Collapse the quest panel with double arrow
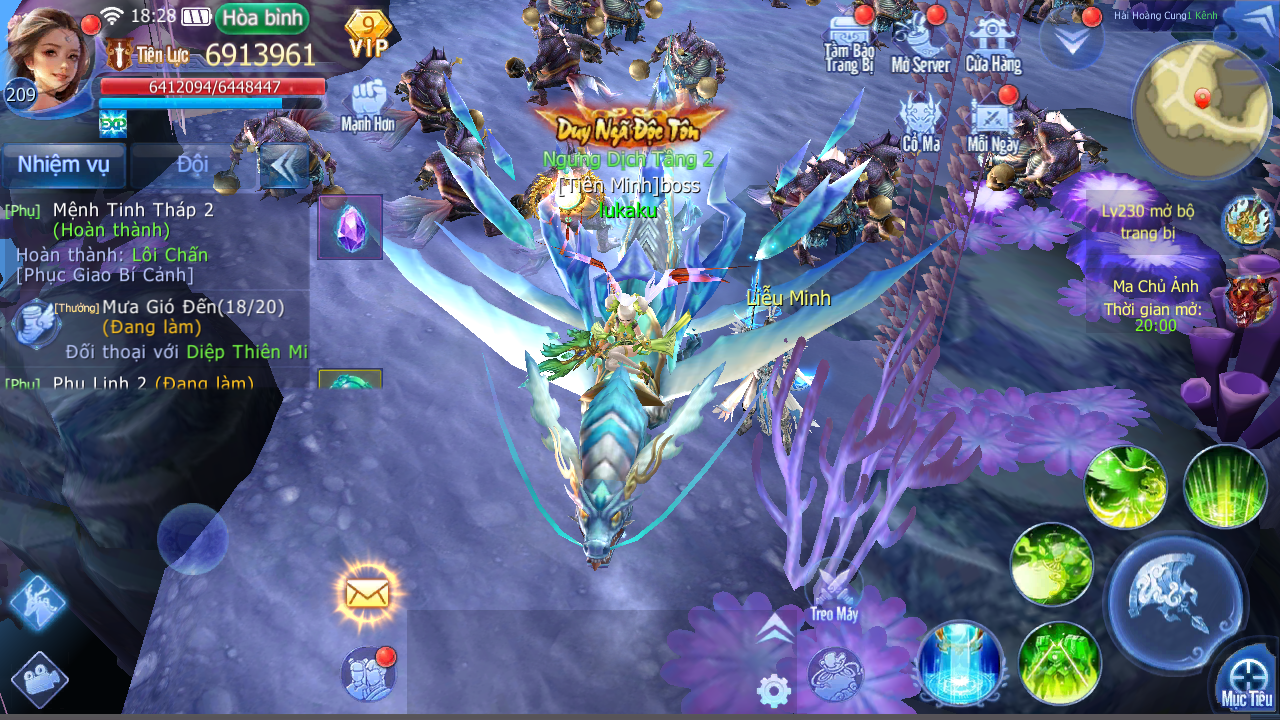The height and width of the screenshot is (720, 1280). (x=284, y=166)
